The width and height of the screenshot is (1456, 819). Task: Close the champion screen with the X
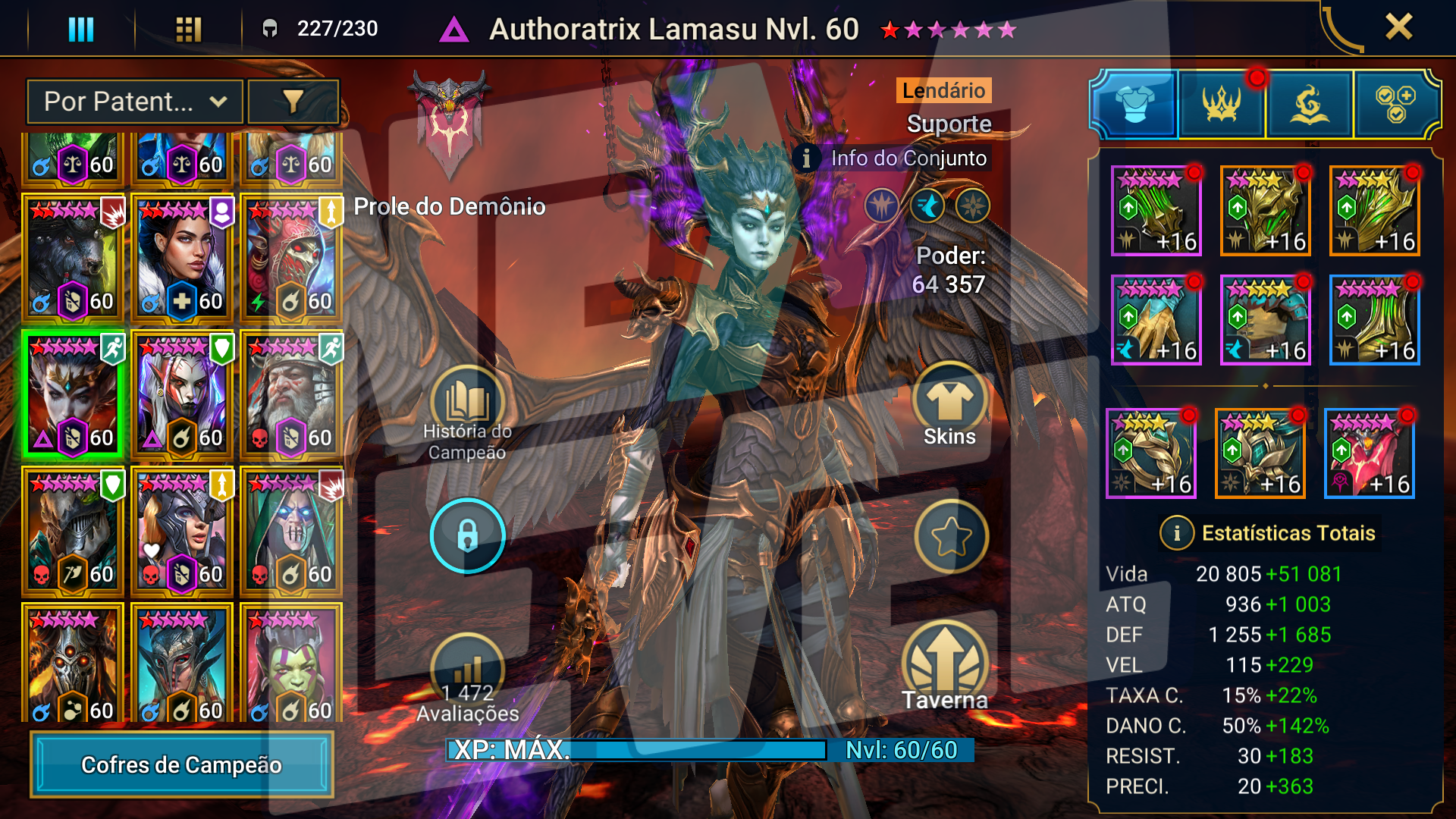point(1398,27)
